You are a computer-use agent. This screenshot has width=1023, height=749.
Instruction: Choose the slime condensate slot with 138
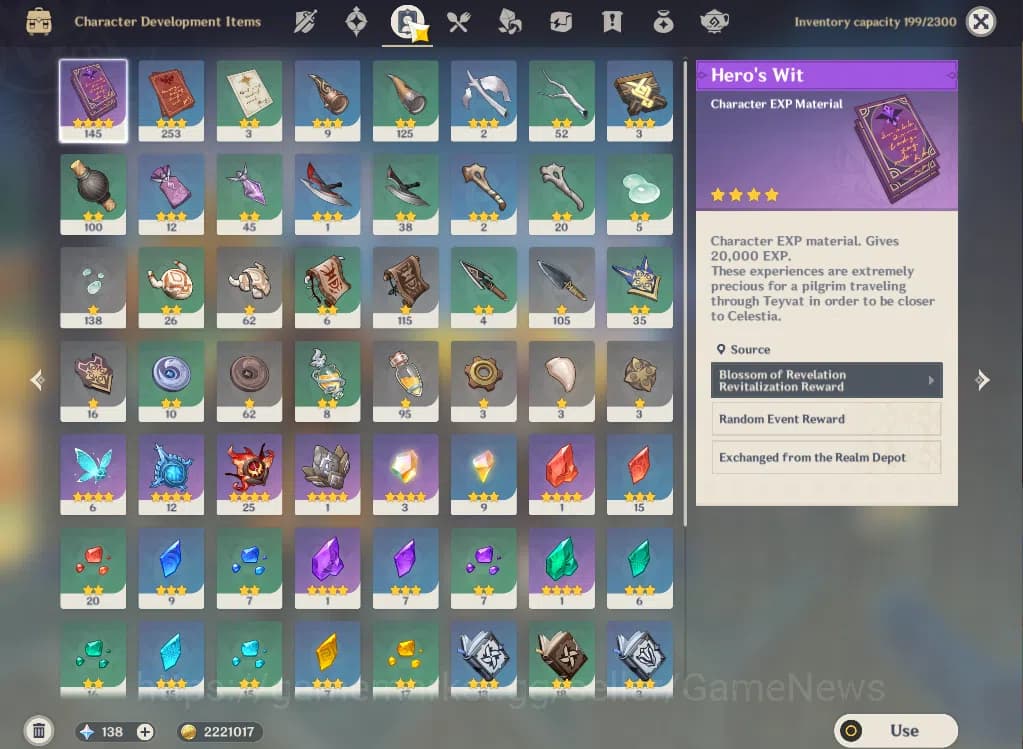[x=93, y=287]
